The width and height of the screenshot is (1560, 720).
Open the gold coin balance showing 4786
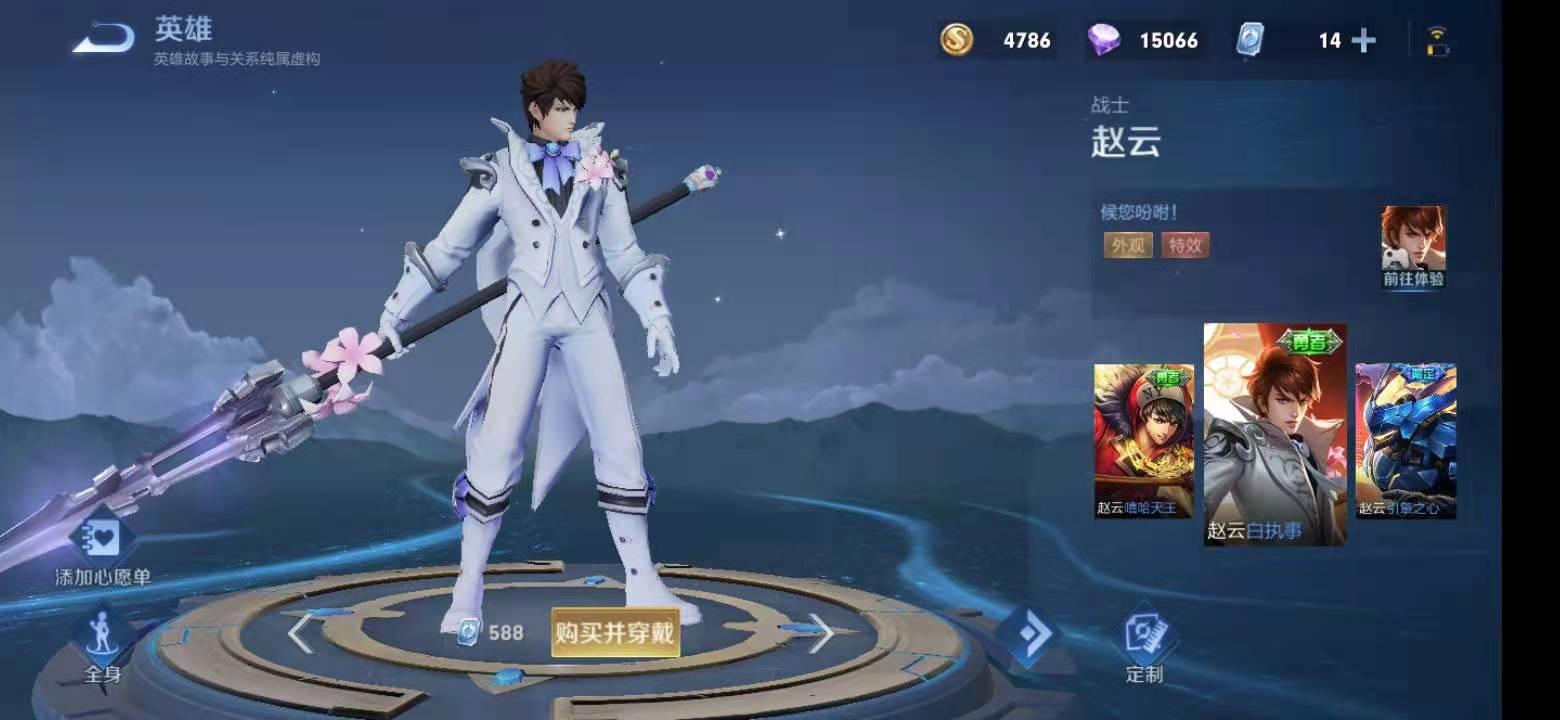click(x=995, y=40)
